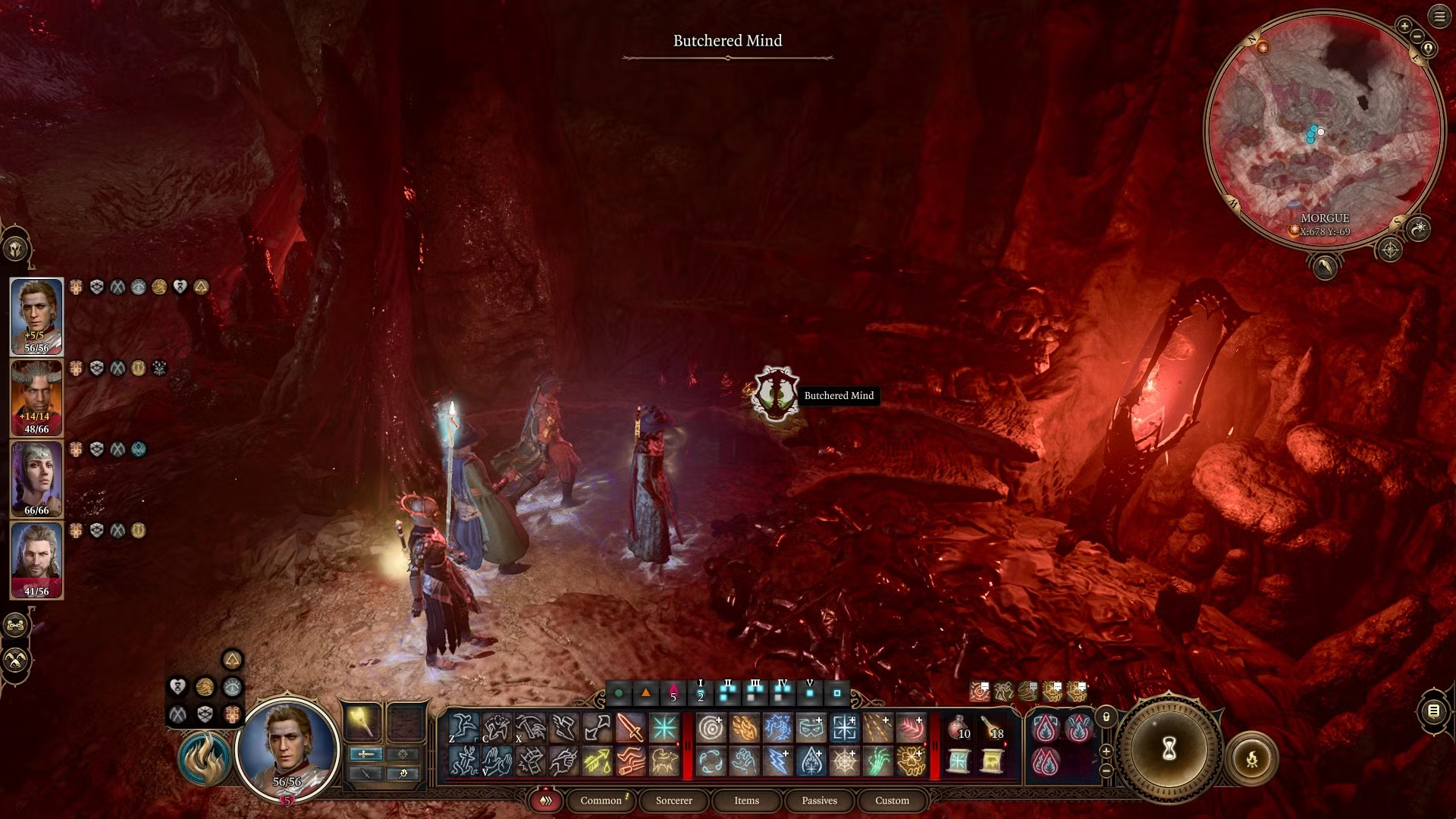This screenshot has height=819, width=1456.
Task: Activate the spider web spell icon
Action: [844, 761]
